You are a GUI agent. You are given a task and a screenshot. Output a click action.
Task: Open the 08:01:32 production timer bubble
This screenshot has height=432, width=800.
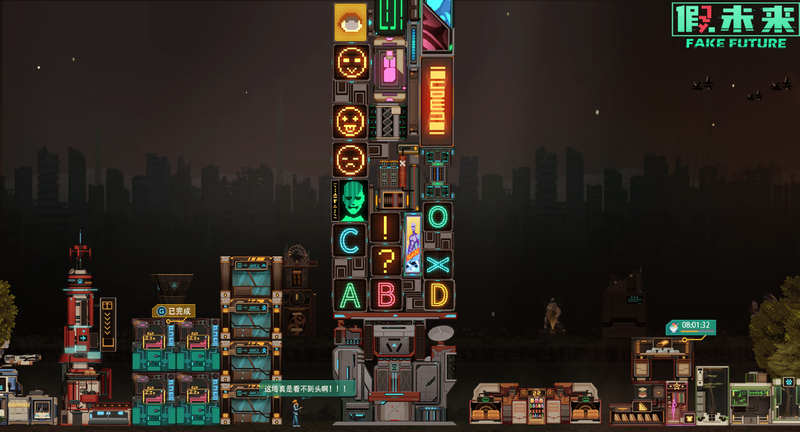691,326
